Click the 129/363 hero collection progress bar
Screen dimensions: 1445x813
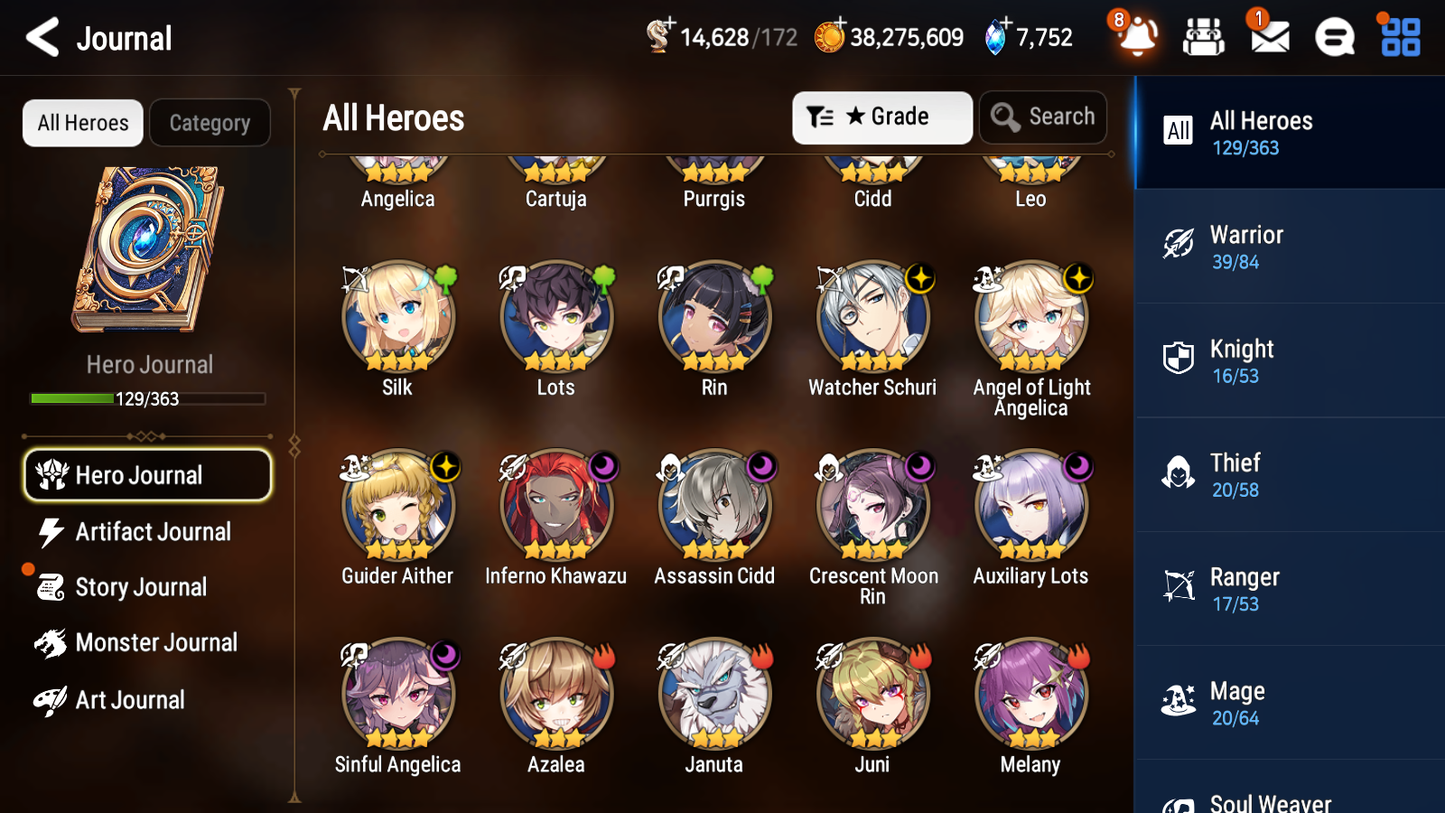point(148,398)
